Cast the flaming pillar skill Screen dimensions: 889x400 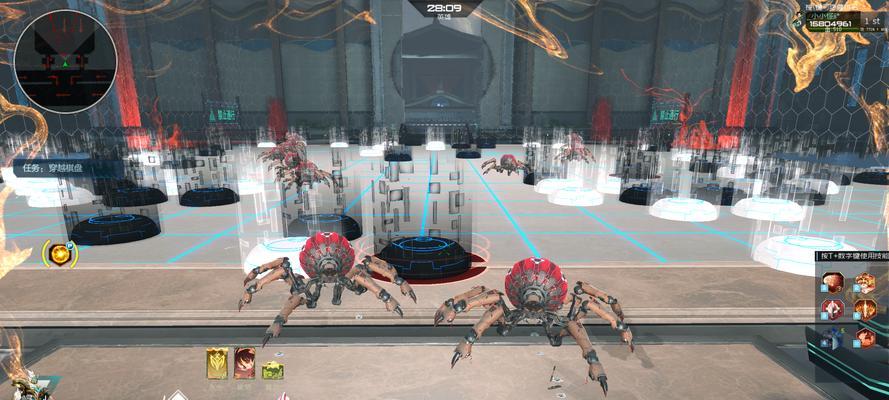tap(863, 310)
